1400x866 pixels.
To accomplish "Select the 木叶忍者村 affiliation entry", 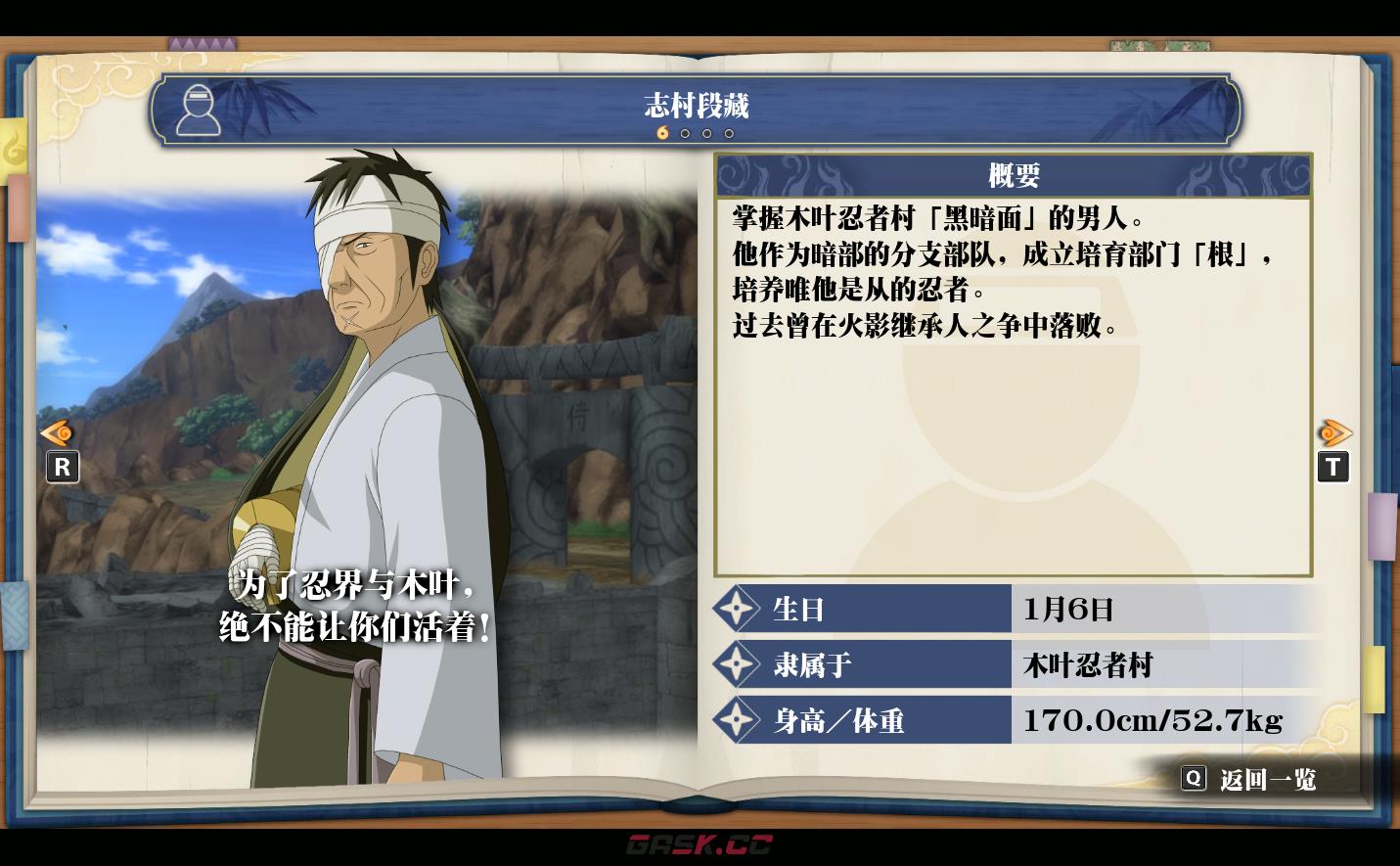I will [1087, 664].
